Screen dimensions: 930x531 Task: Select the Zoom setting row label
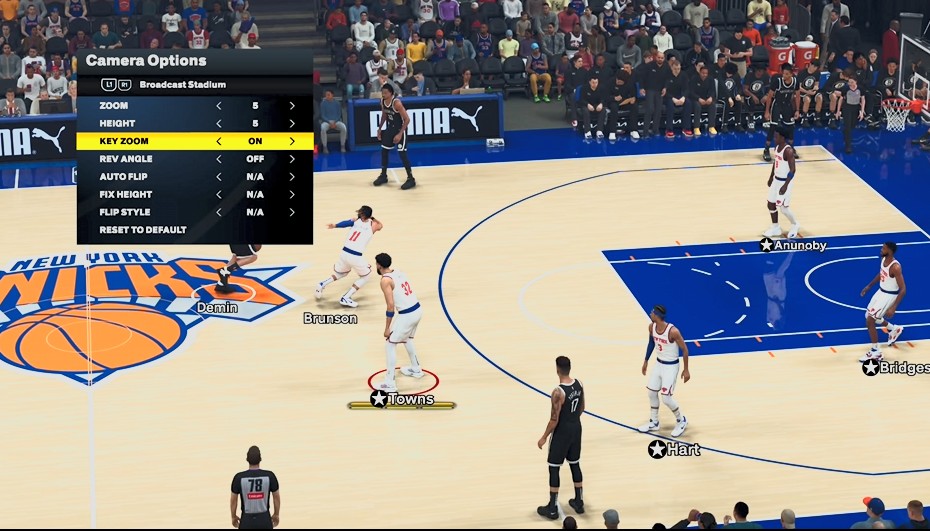(x=114, y=105)
